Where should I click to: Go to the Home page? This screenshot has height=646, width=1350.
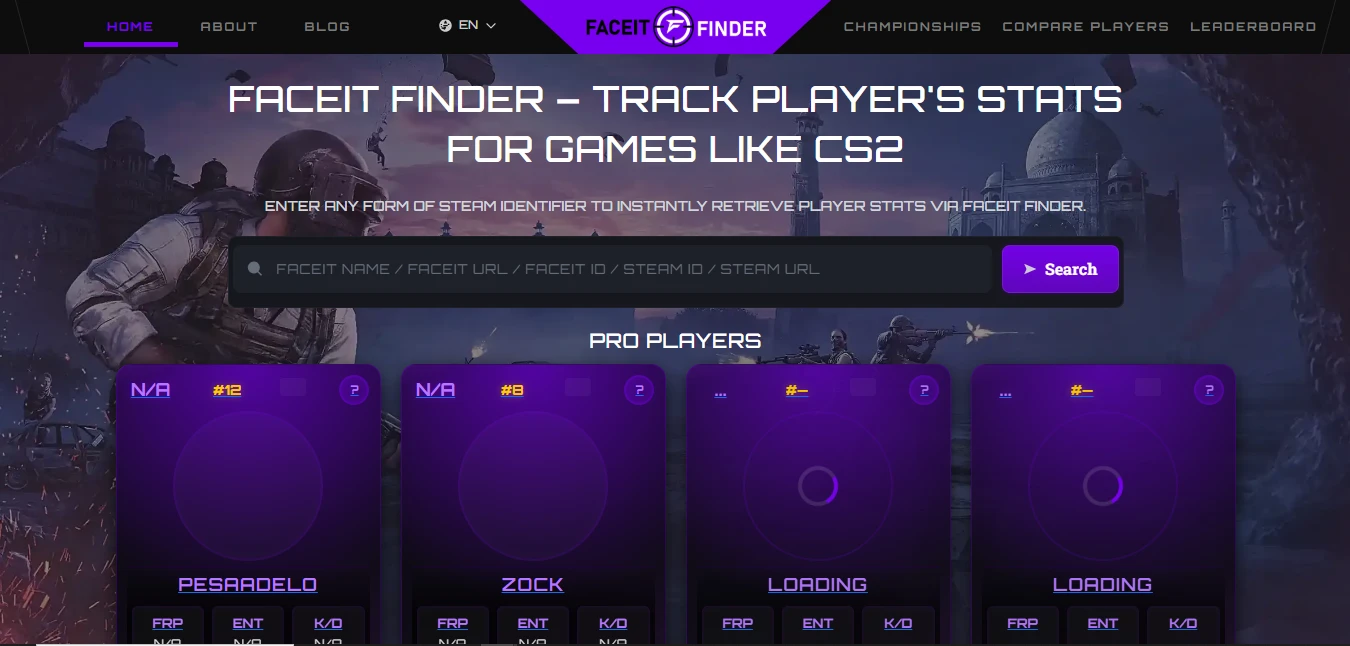130,26
